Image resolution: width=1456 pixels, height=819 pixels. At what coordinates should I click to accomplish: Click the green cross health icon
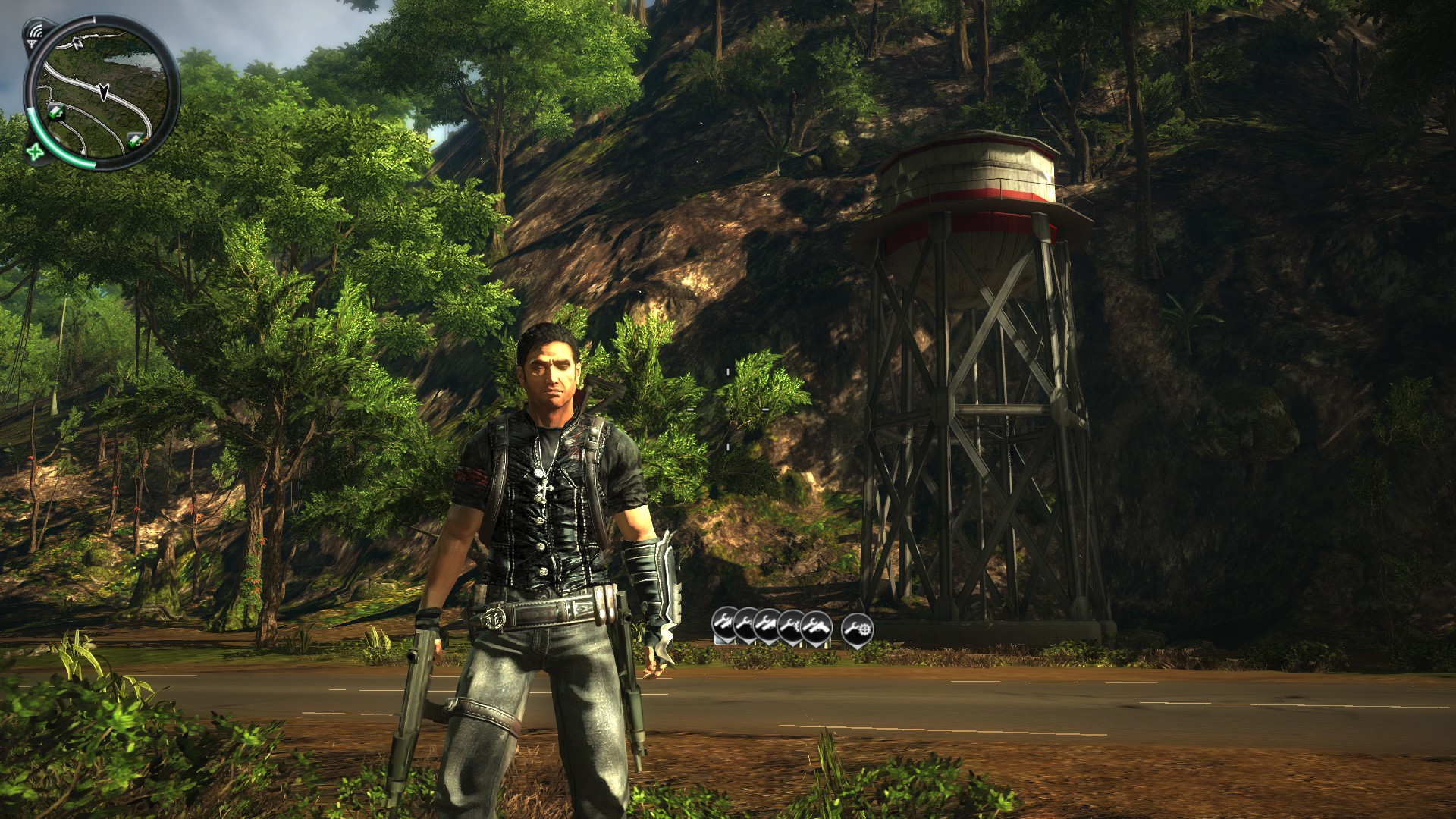click(x=34, y=151)
